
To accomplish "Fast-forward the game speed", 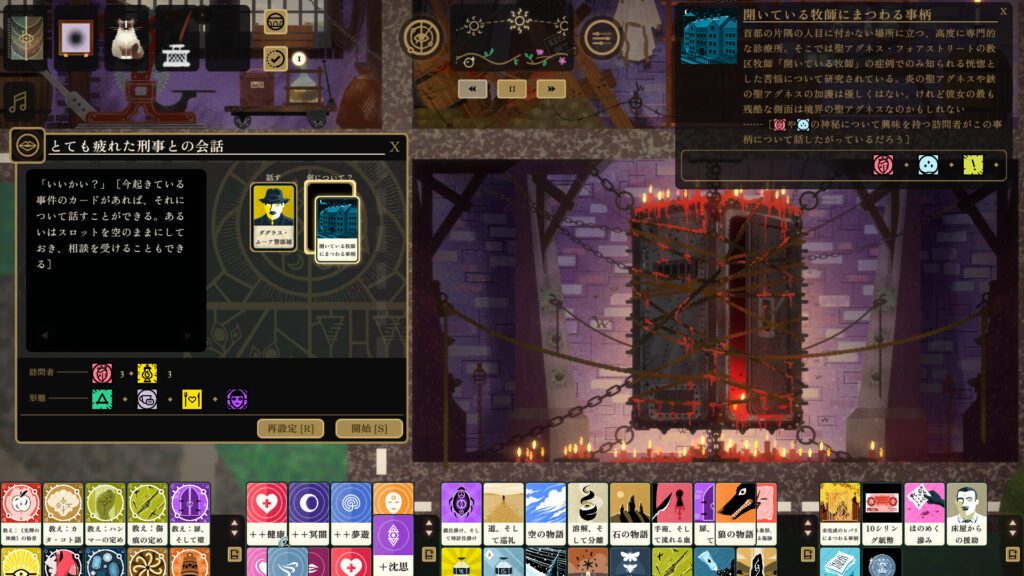I will pyautogui.click(x=551, y=88).
